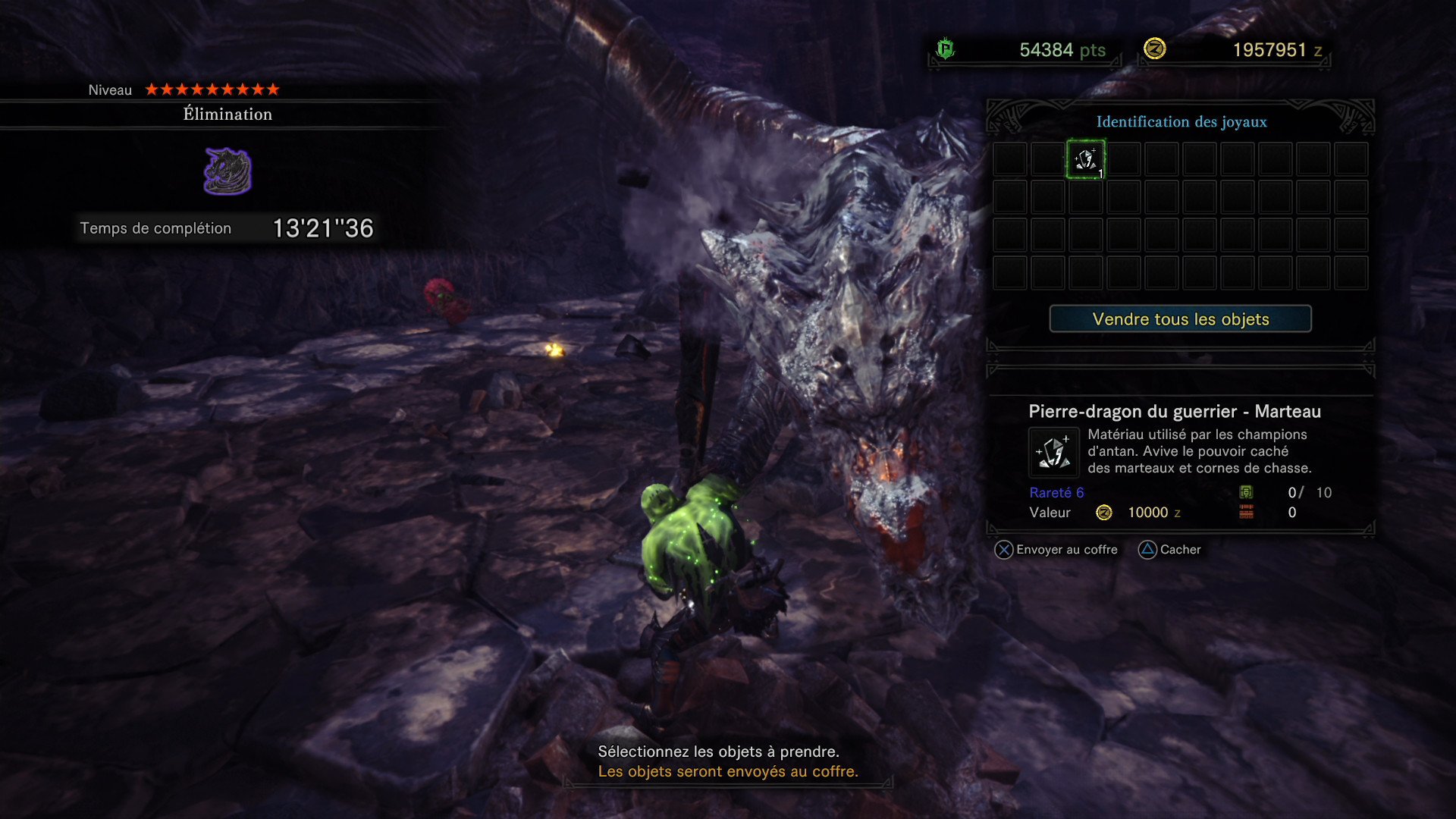Click the gem thumbnail in the item description panel
This screenshot has width=1456, height=819.
pos(1053,451)
